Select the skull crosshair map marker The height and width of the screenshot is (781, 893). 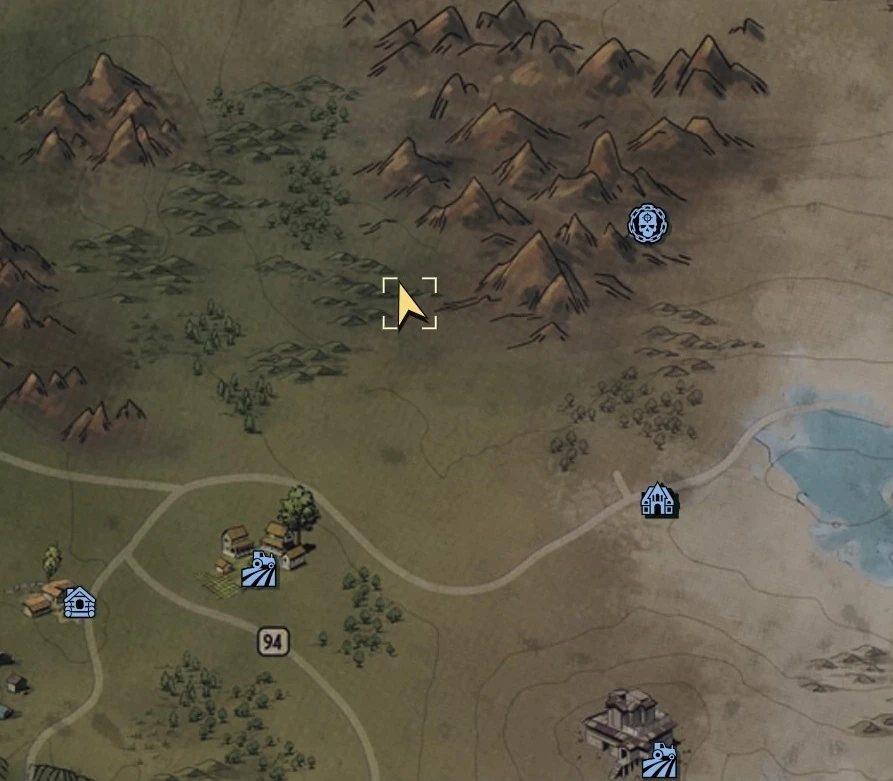649,224
